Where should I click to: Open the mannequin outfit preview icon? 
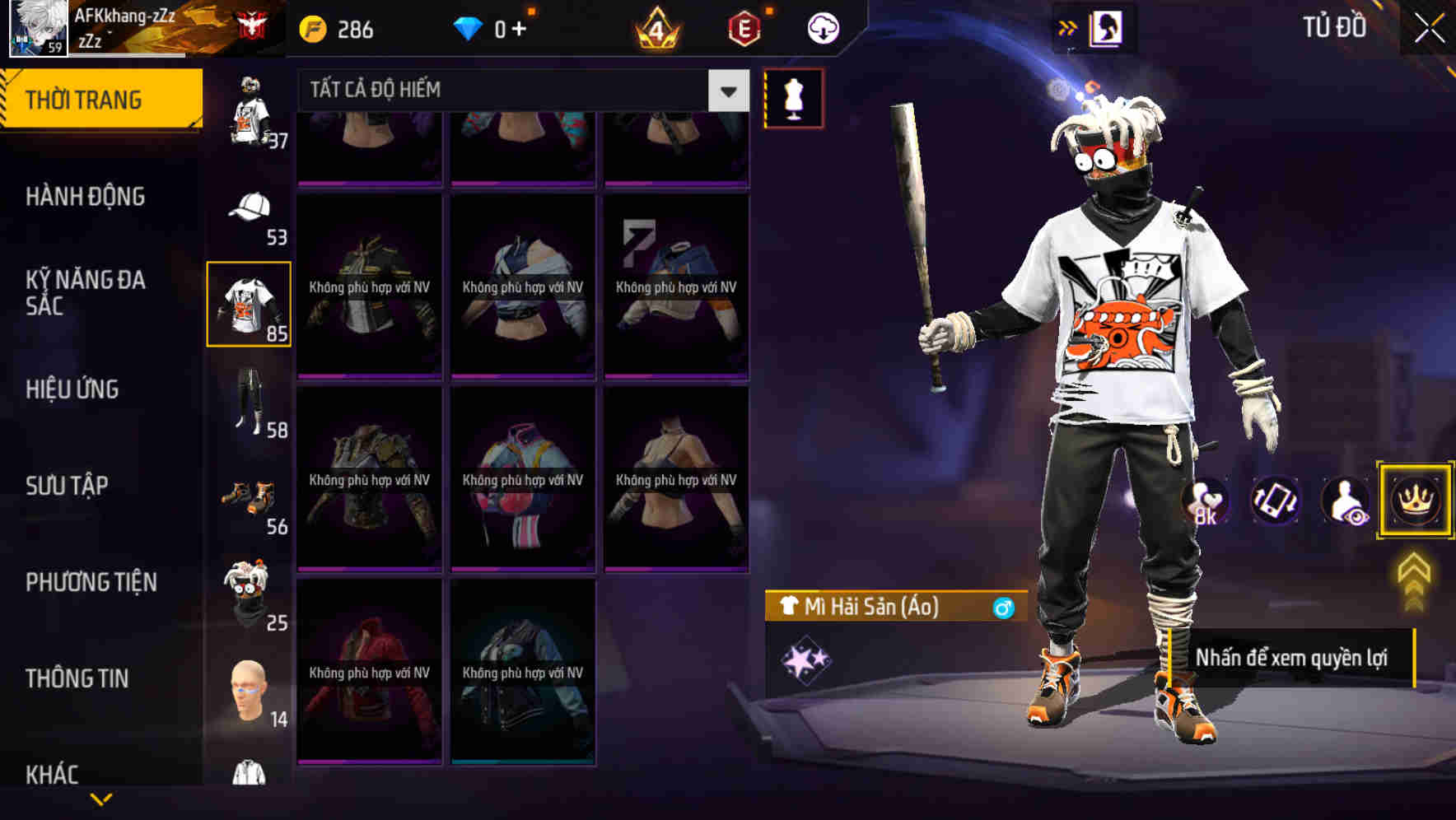point(793,97)
